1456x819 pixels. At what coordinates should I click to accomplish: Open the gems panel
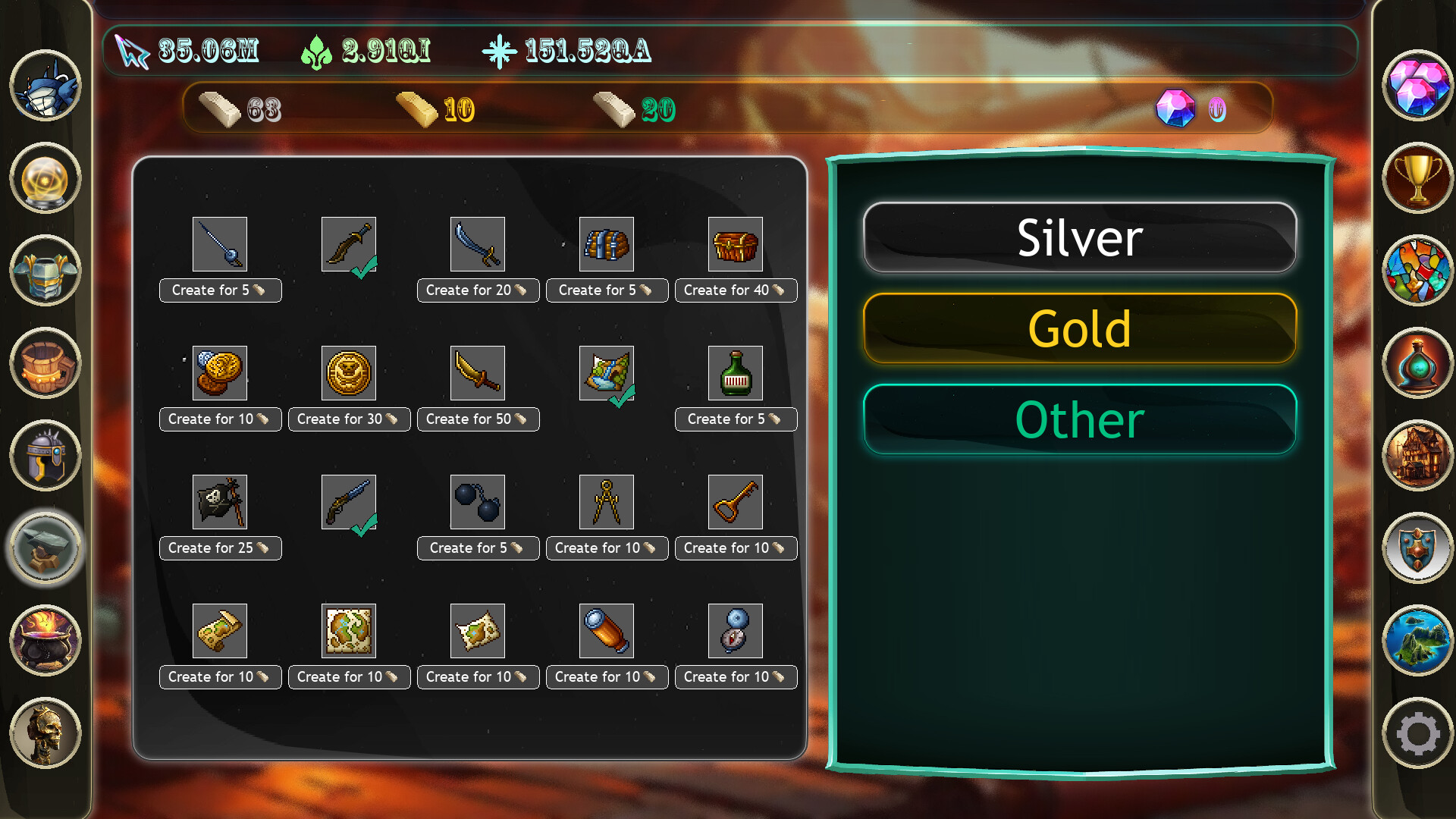[x=1418, y=87]
